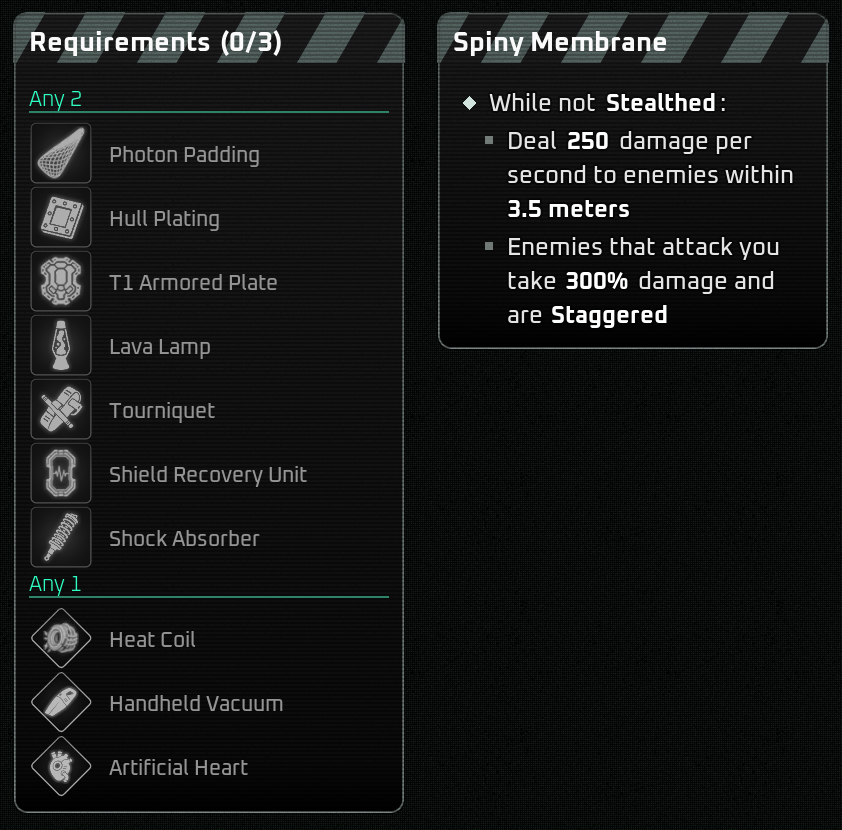Click the T1 Armored Plate entry
842x830 pixels.
[193, 283]
